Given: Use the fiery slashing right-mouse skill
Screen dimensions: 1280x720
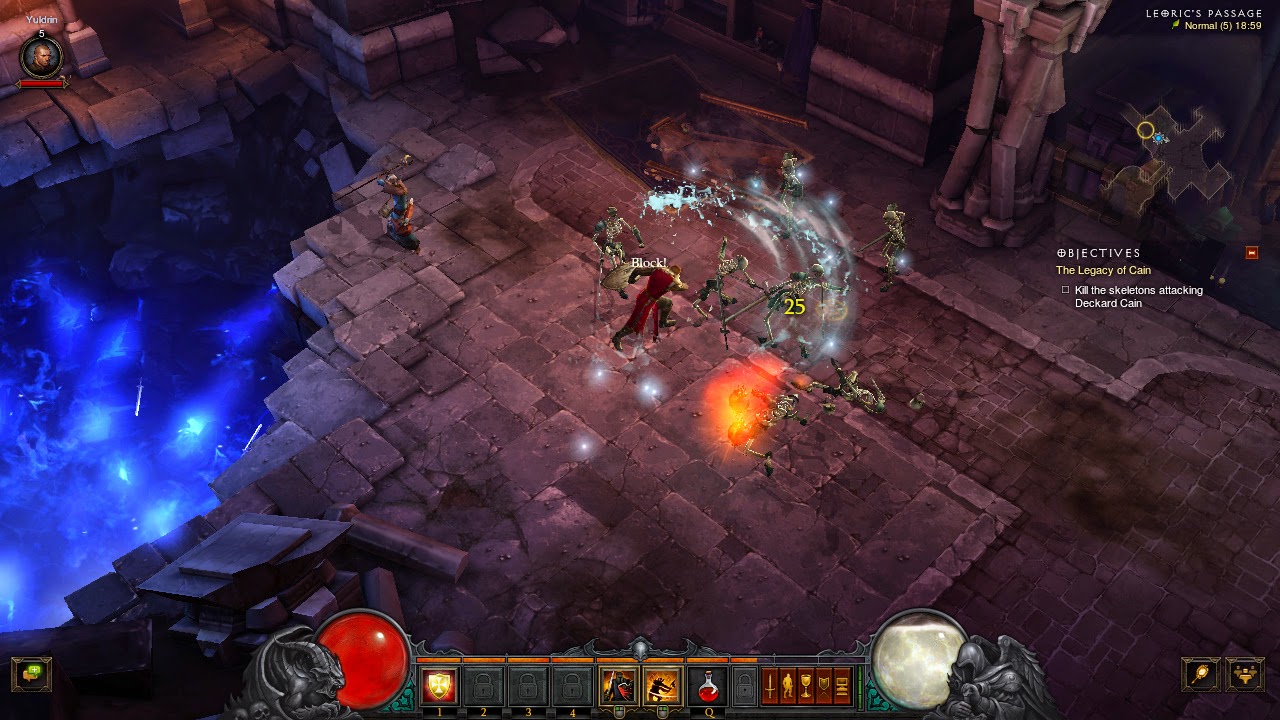Looking at the screenshot, I should tap(660, 686).
